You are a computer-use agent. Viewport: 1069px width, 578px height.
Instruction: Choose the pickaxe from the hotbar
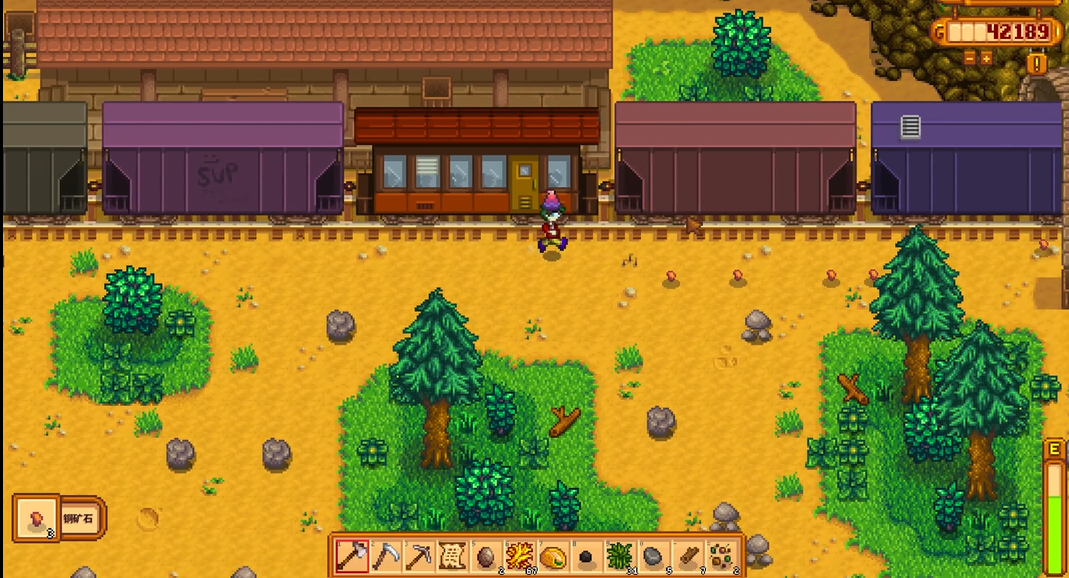pyautogui.click(x=419, y=555)
